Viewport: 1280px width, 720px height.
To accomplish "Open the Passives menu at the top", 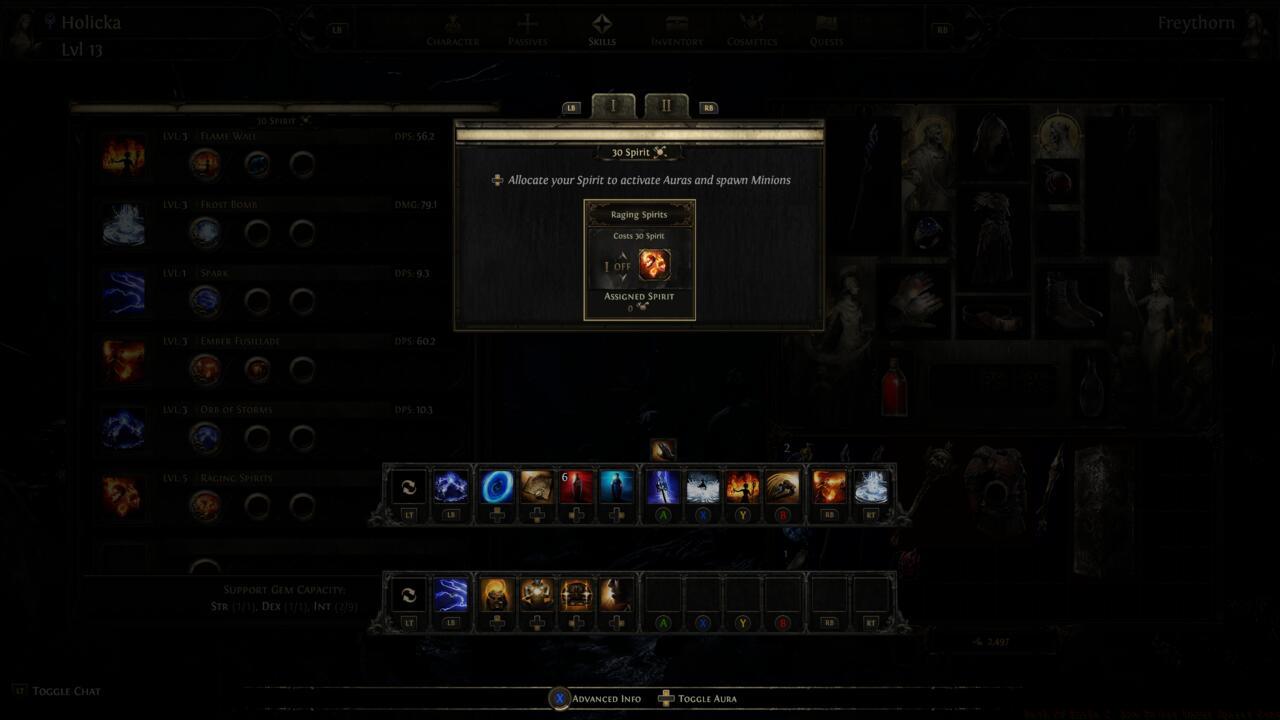I will [527, 30].
